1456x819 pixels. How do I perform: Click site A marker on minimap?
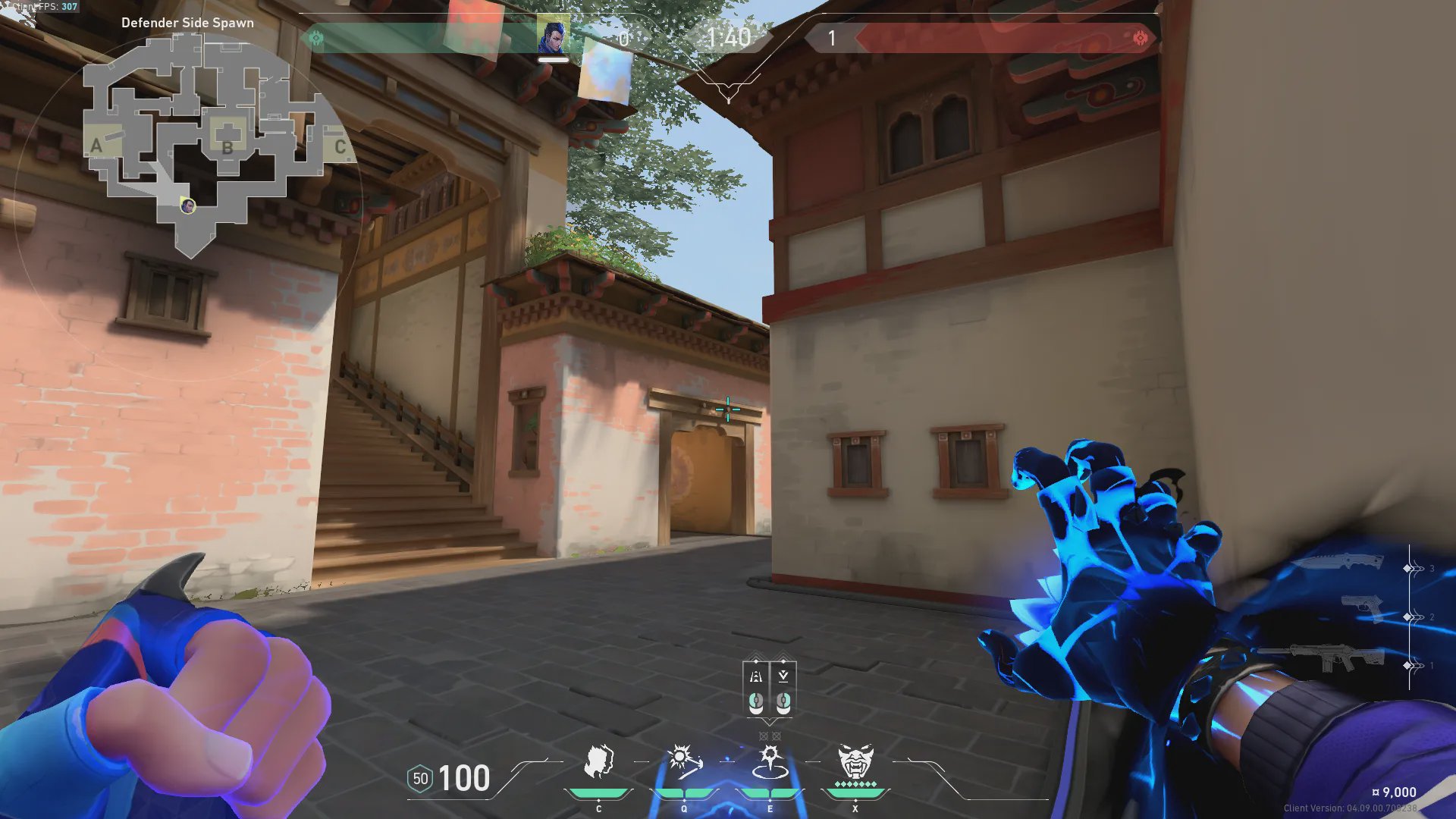click(96, 146)
